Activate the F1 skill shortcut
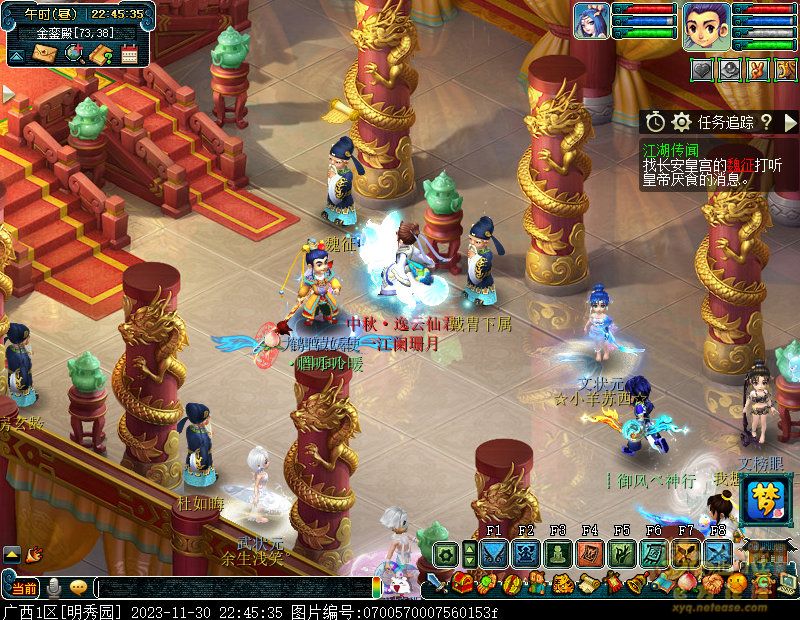Screen dimensions: 800x620 point(493,553)
